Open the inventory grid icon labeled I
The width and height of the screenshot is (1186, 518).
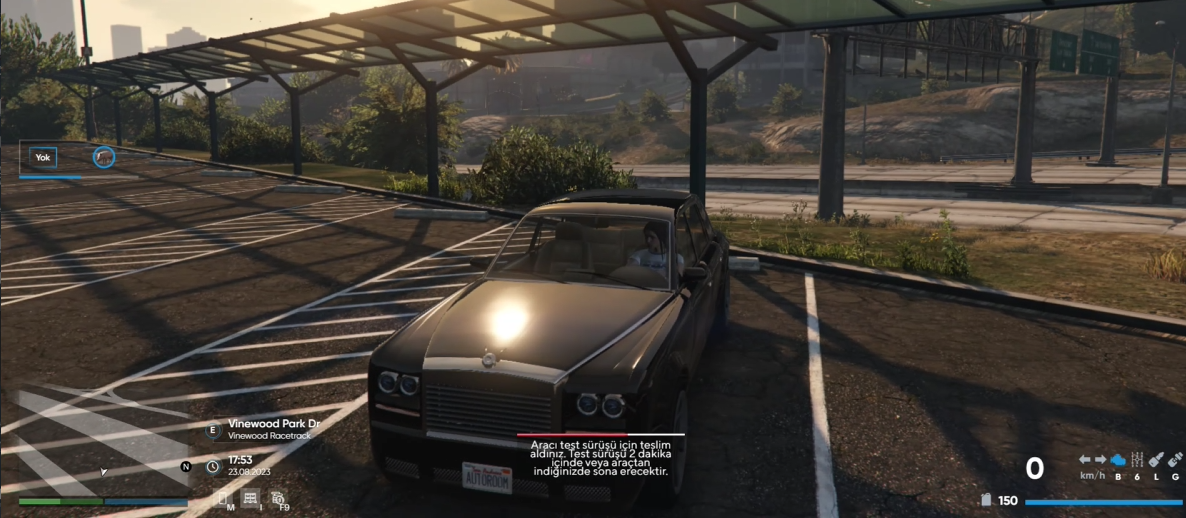coord(250,497)
